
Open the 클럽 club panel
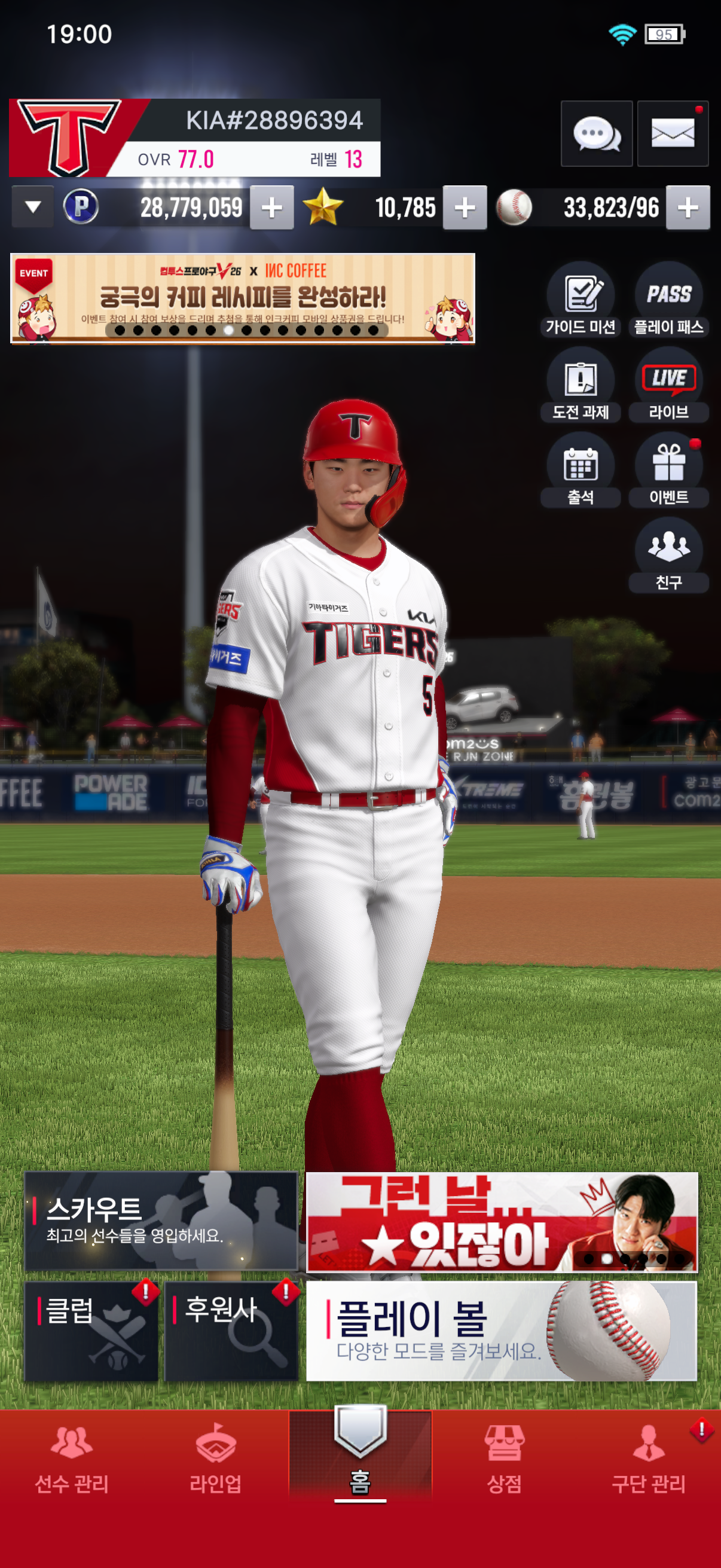tap(91, 1331)
